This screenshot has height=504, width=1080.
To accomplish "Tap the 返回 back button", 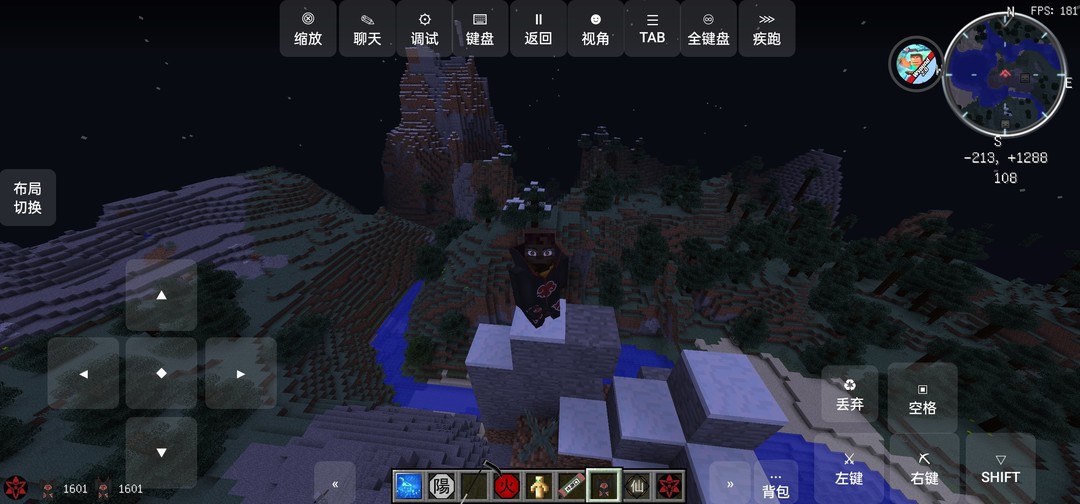I will tap(538, 28).
